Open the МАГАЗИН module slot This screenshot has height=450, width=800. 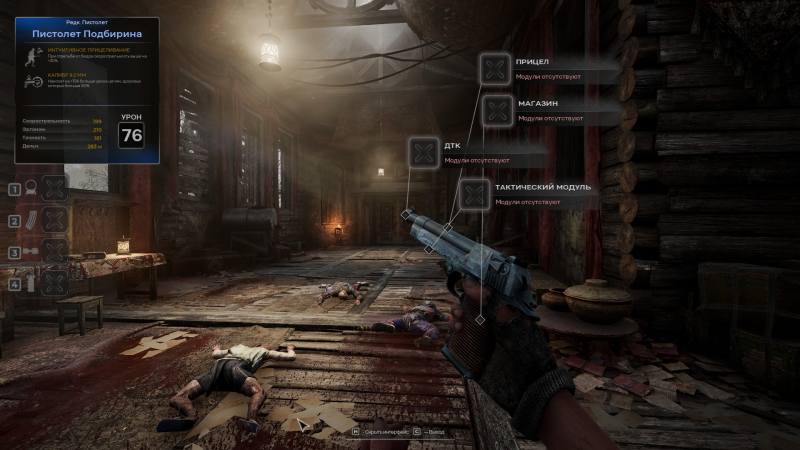pos(497,110)
